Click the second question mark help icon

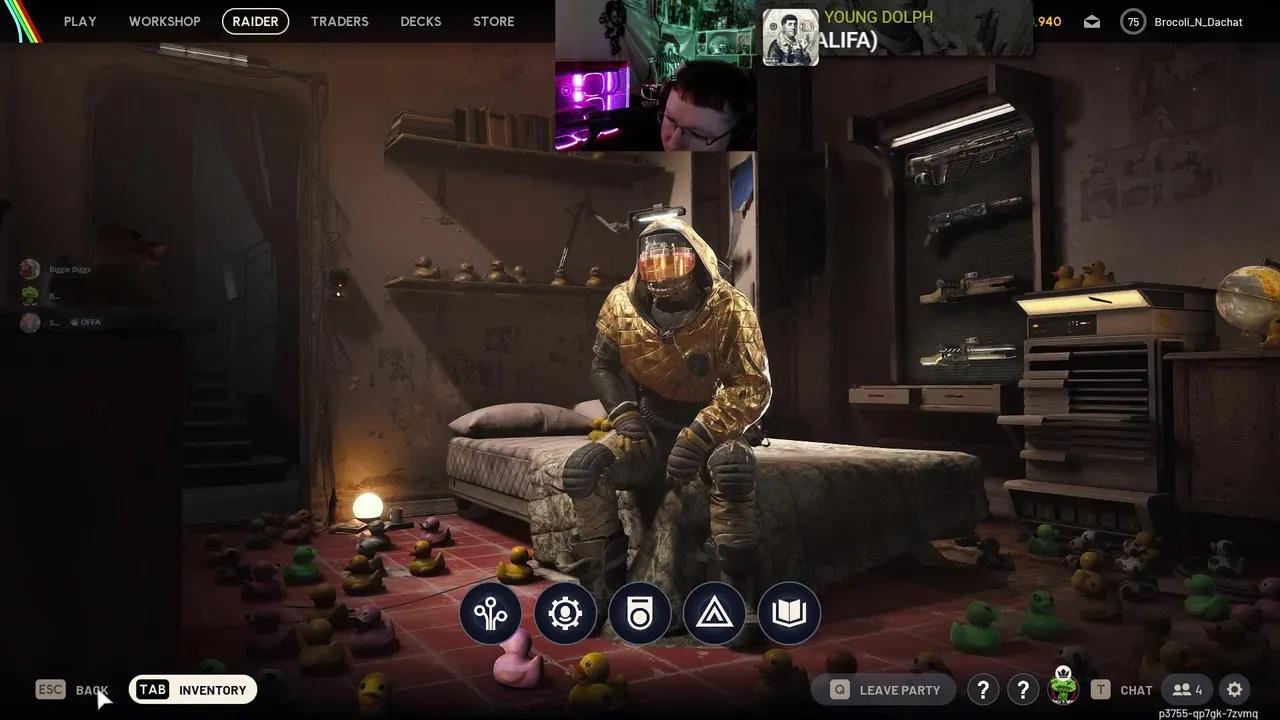(1023, 690)
